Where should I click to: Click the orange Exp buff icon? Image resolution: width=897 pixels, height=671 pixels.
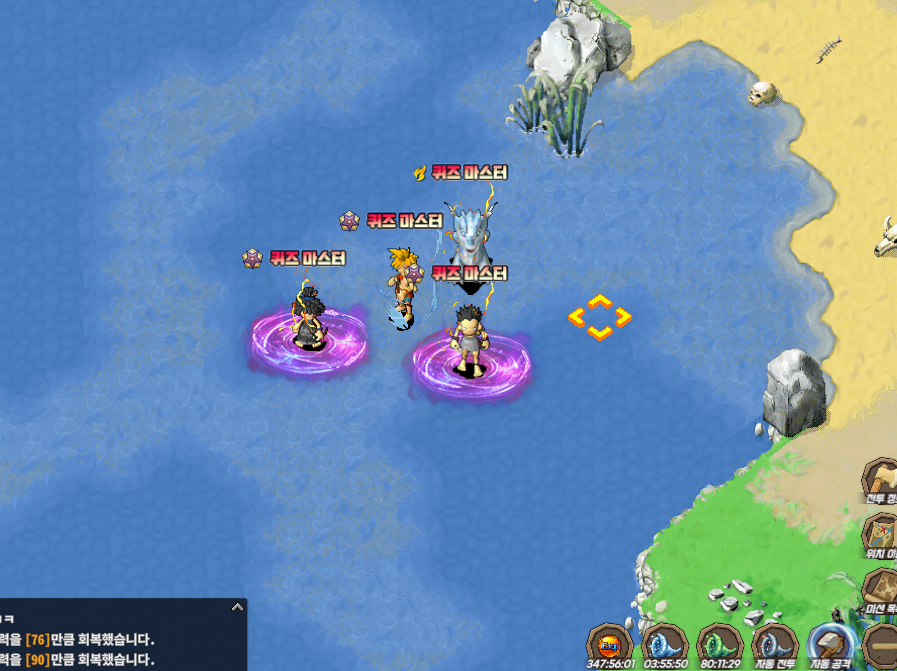pos(610,642)
